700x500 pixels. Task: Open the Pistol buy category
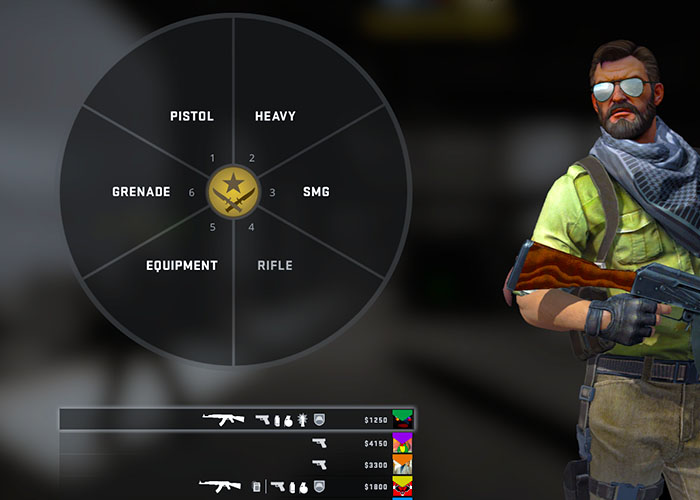tap(192, 116)
